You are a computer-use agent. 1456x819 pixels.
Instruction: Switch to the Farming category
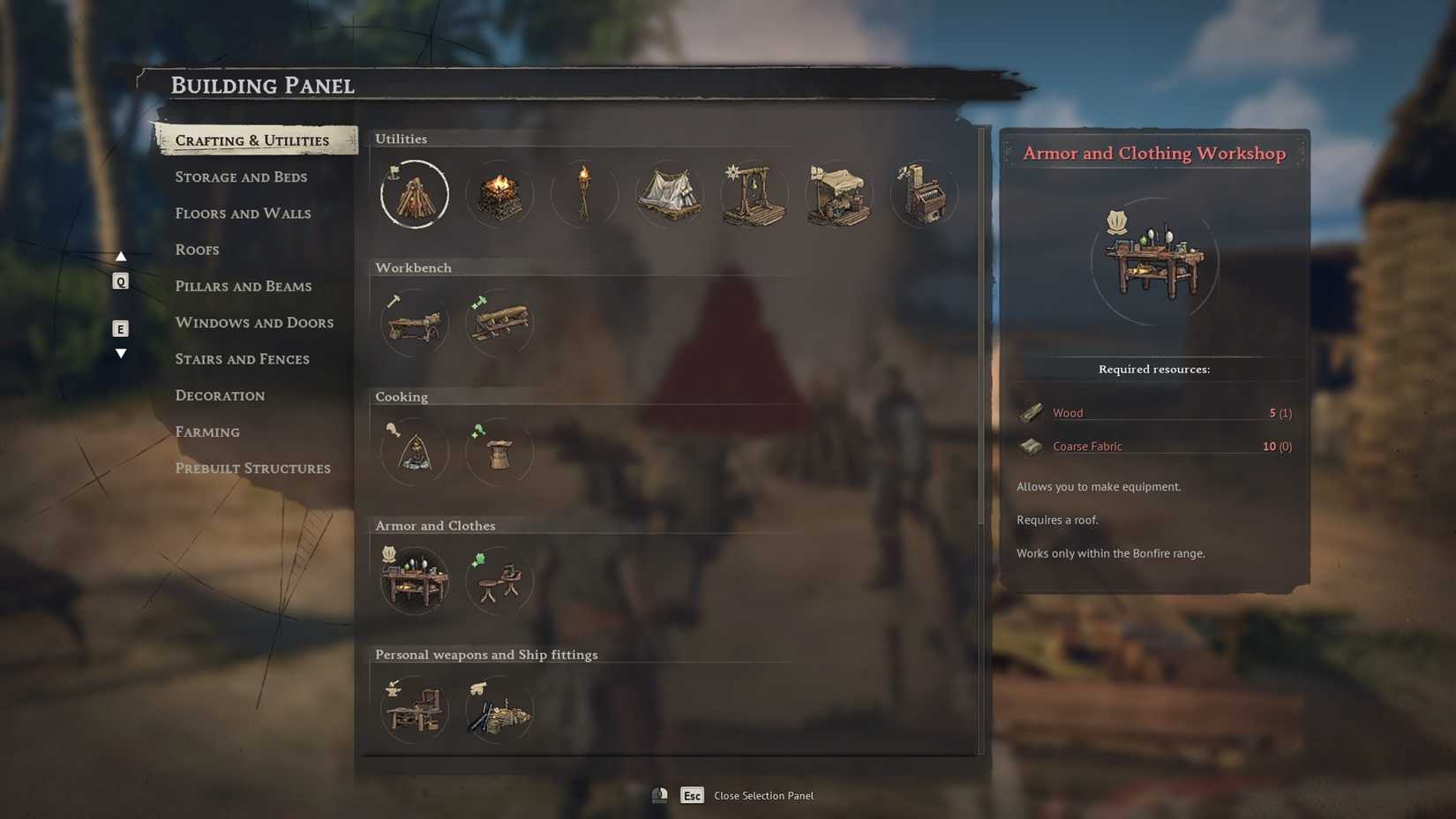(x=207, y=432)
